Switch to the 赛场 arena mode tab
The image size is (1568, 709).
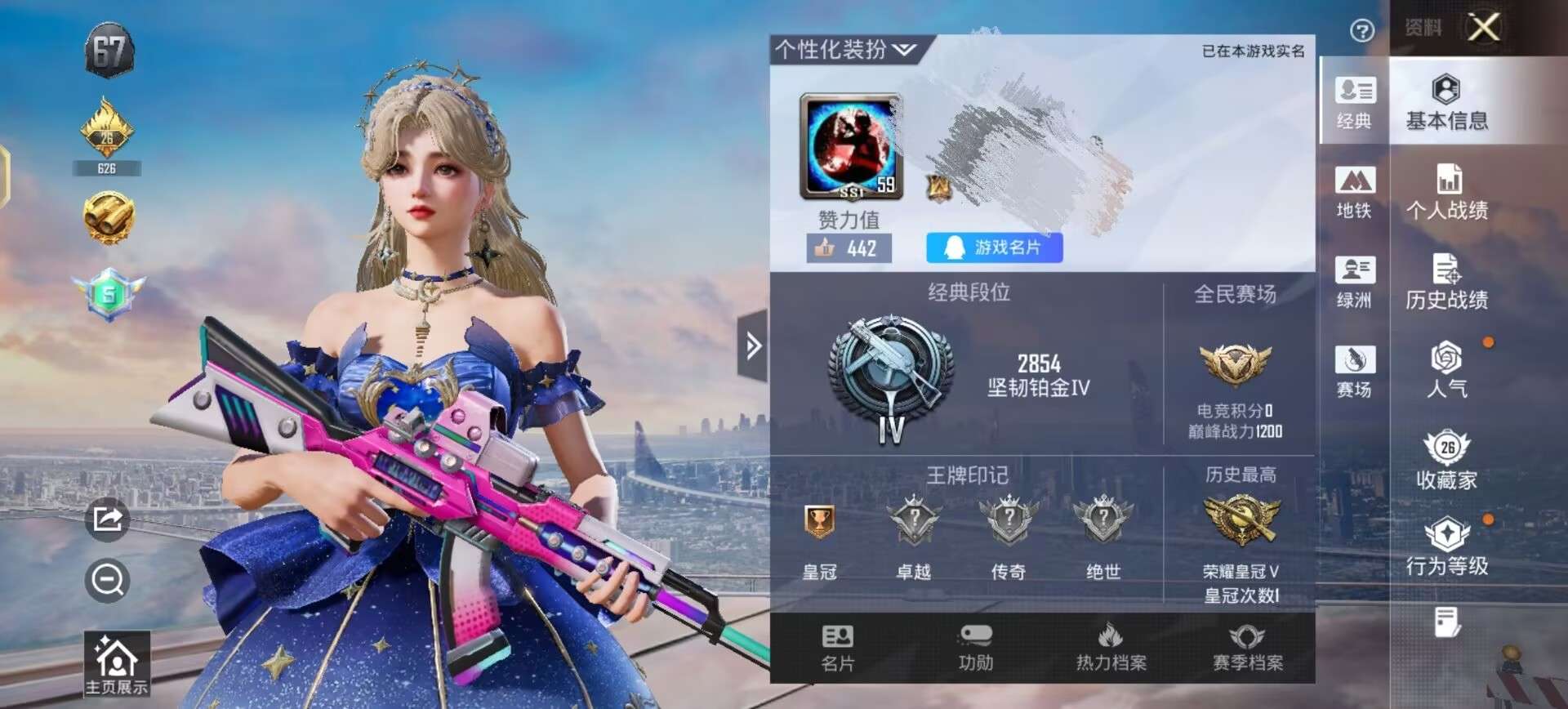click(1354, 370)
